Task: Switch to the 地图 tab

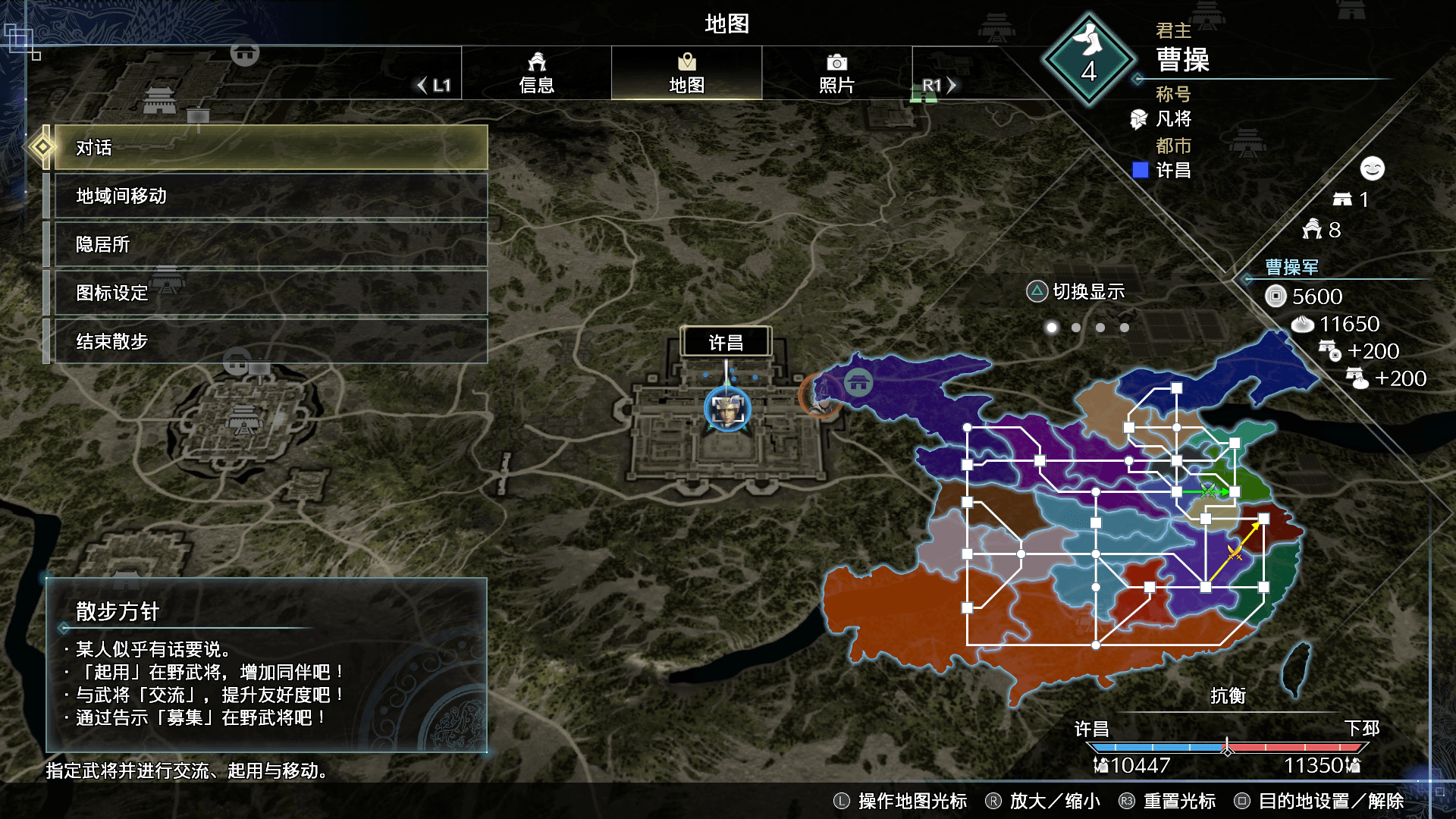Action: tap(686, 74)
